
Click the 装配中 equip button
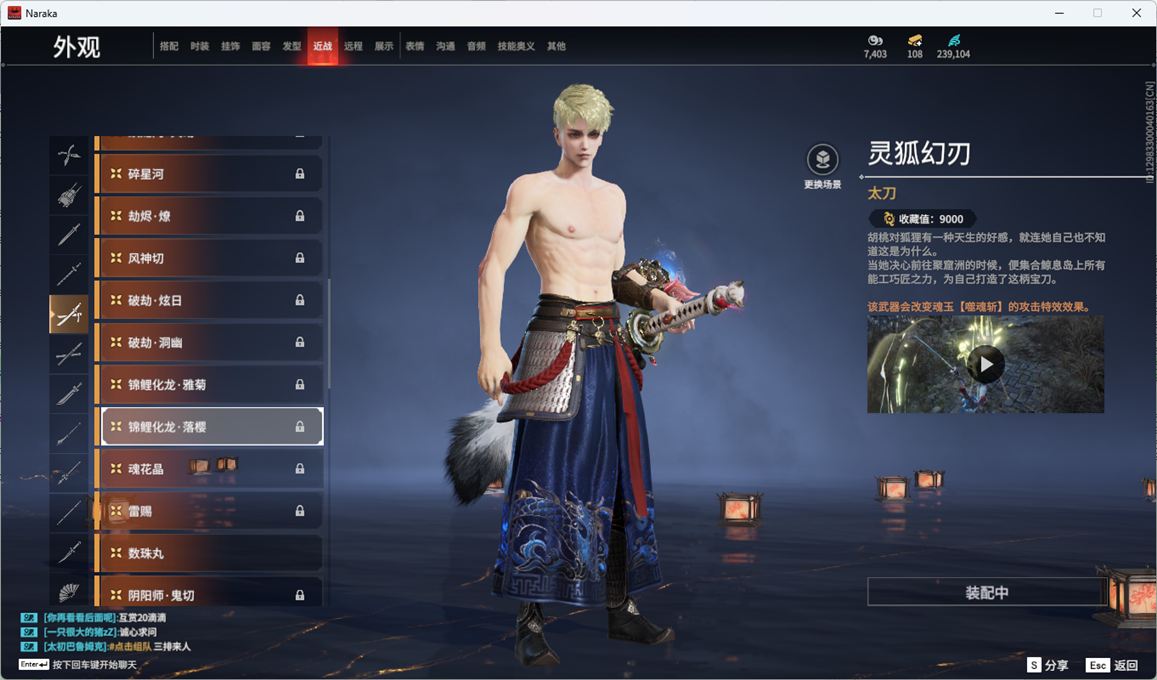[986, 592]
